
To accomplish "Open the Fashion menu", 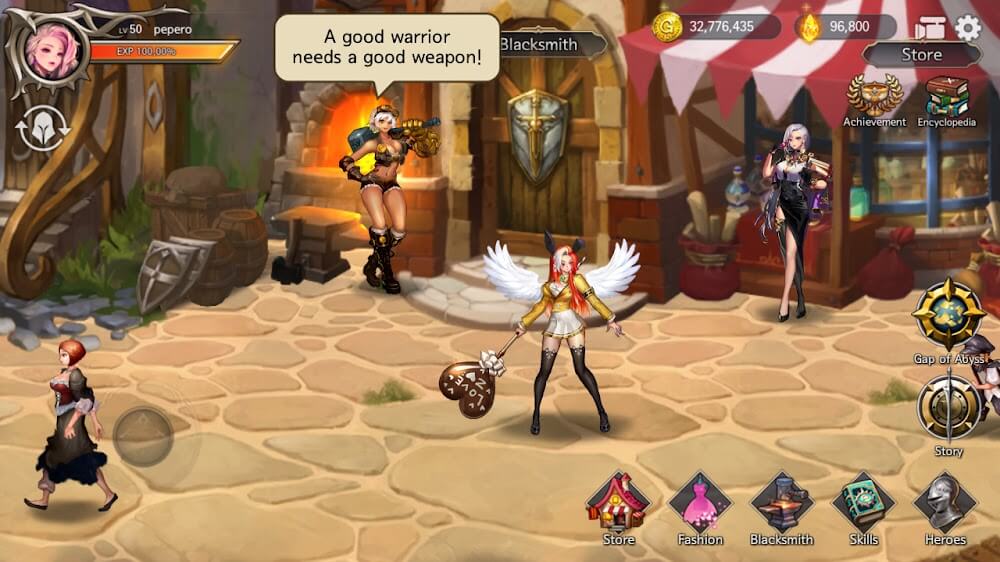I will tap(700, 503).
